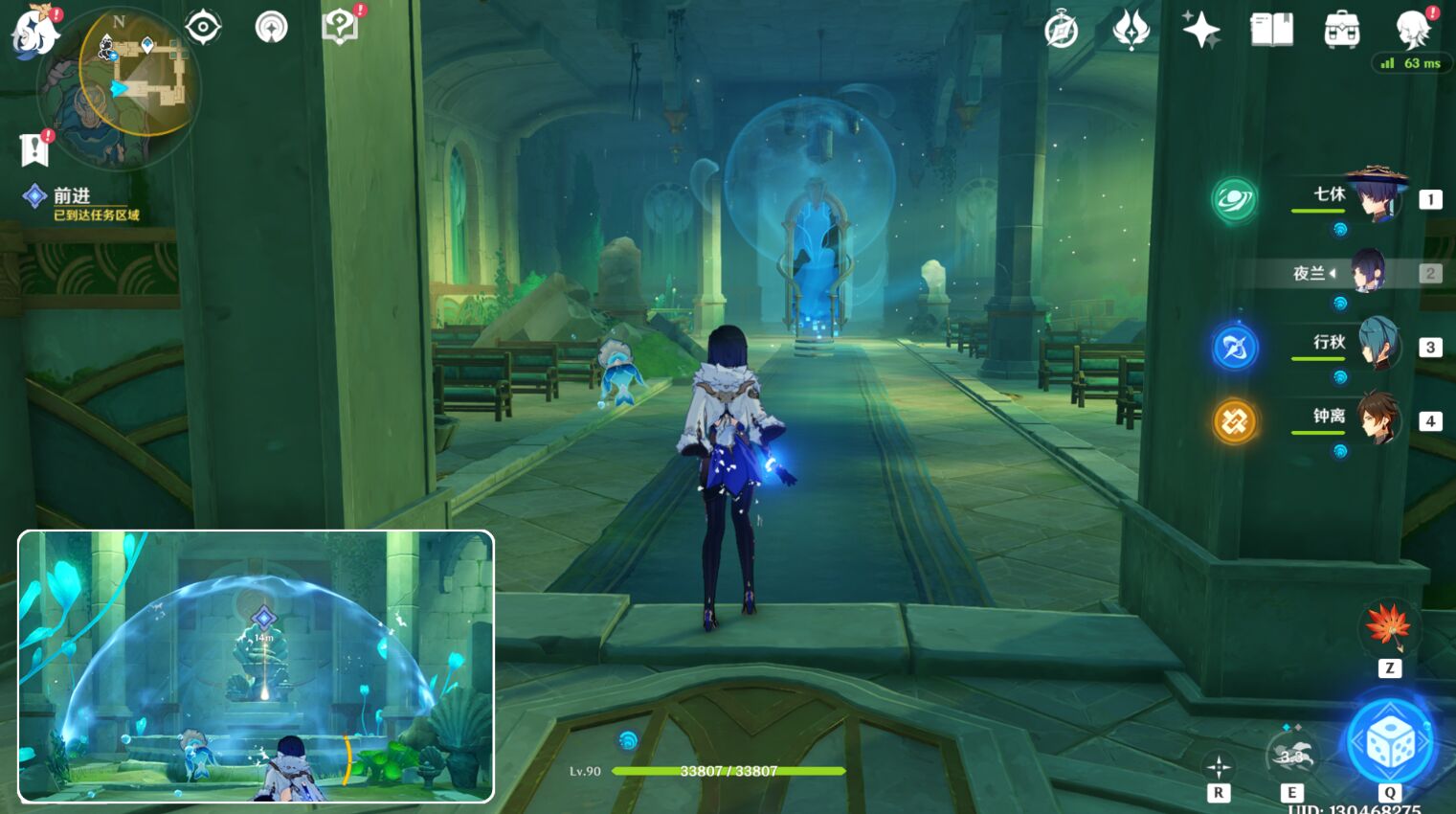This screenshot has height=814, width=1456.
Task: Use the red maple leaf gadget
Action: [x=1388, y=625]
